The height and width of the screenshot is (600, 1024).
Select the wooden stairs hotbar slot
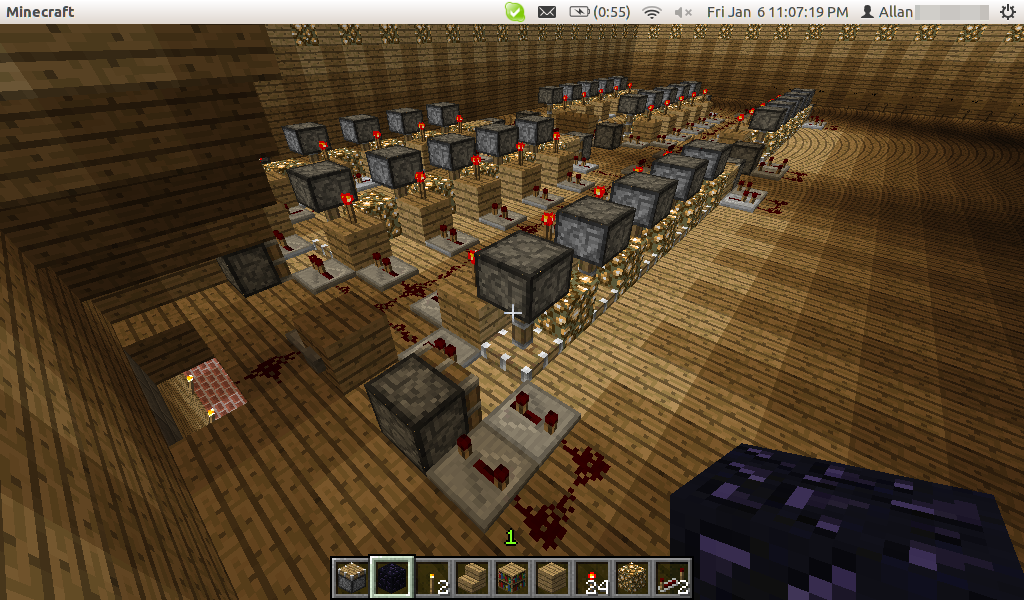(471, 578)
